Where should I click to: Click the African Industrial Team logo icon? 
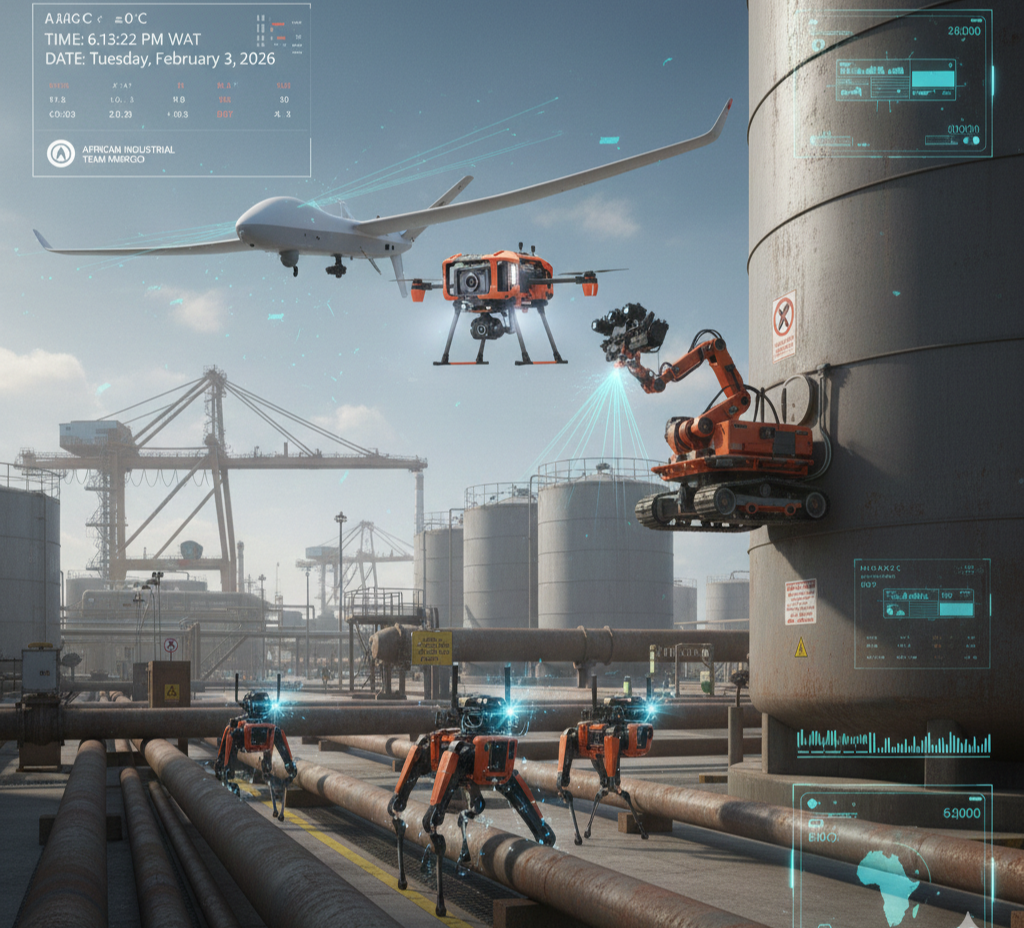click(61, 153)
